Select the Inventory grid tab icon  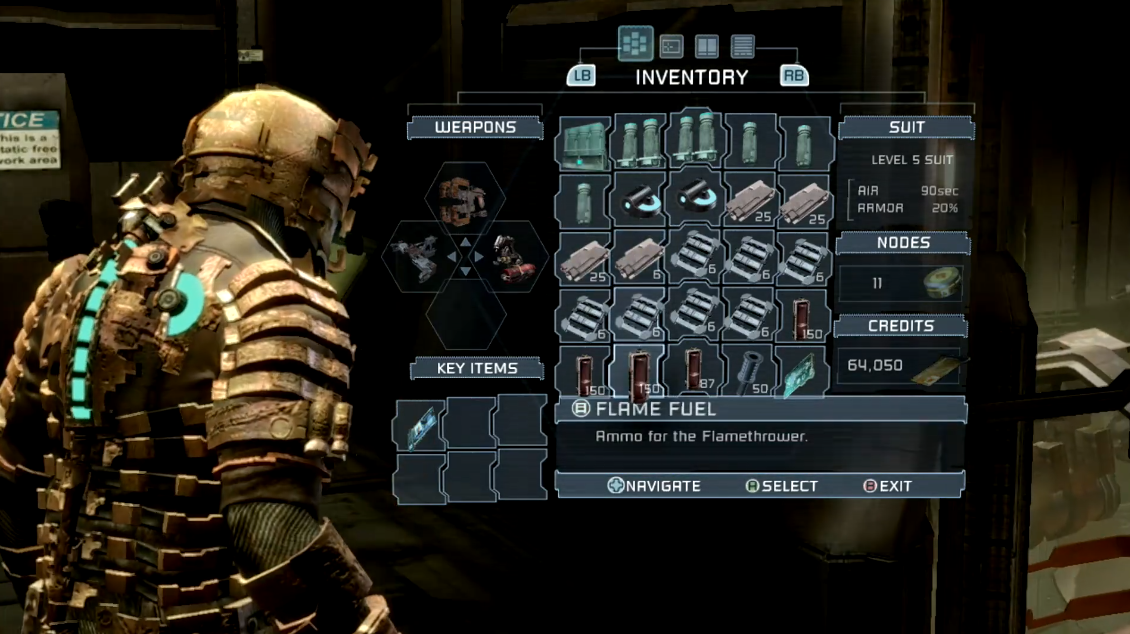click(x=635, y=45)
